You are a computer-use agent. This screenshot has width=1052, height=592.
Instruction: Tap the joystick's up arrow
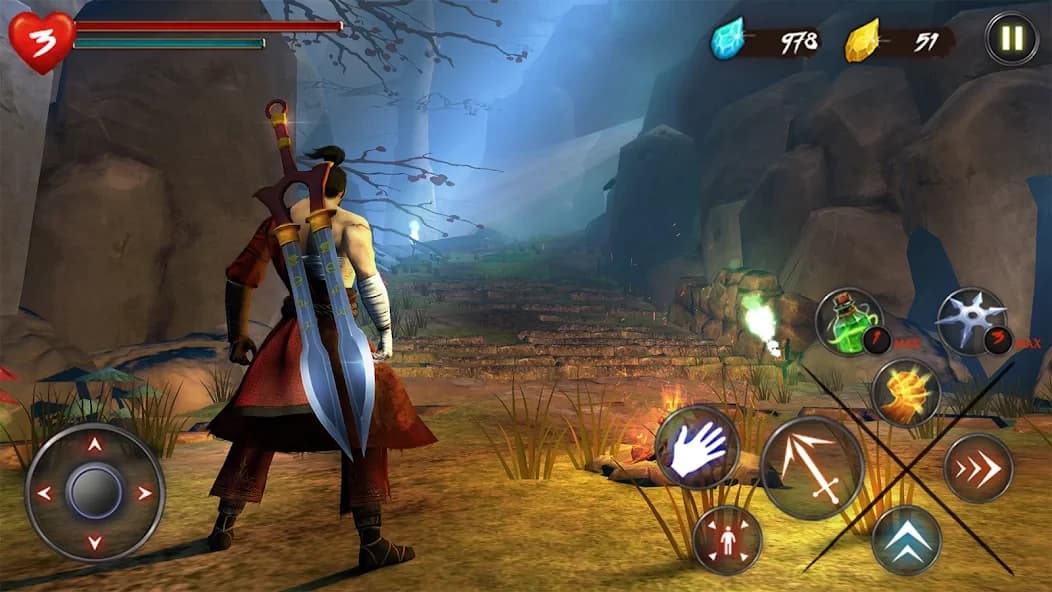(x=95, y=445)
